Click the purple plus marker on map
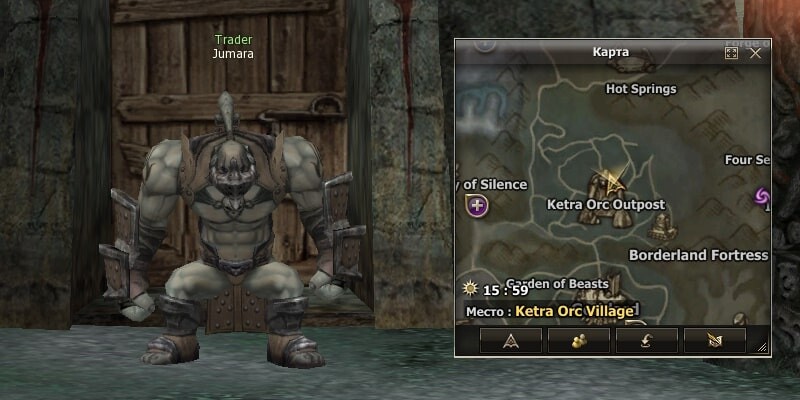The height and width of the screenshot is (400, 800). (x=477, y=206)
